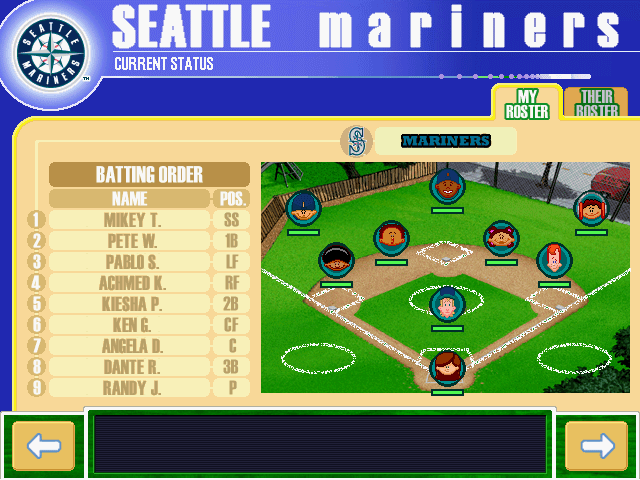Choose the left fielder portrait with cap
This screenshot has width=640, height=480.
pos(302,208)
